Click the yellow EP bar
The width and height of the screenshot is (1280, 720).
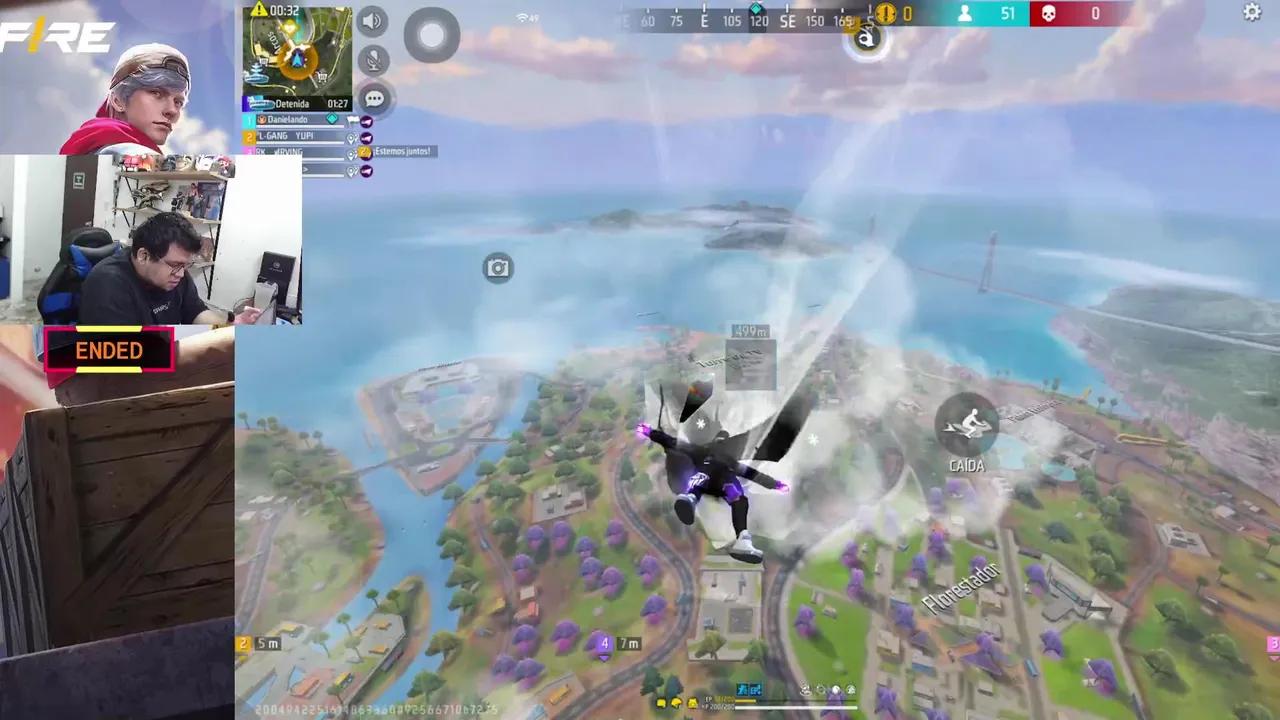[745, 700]
